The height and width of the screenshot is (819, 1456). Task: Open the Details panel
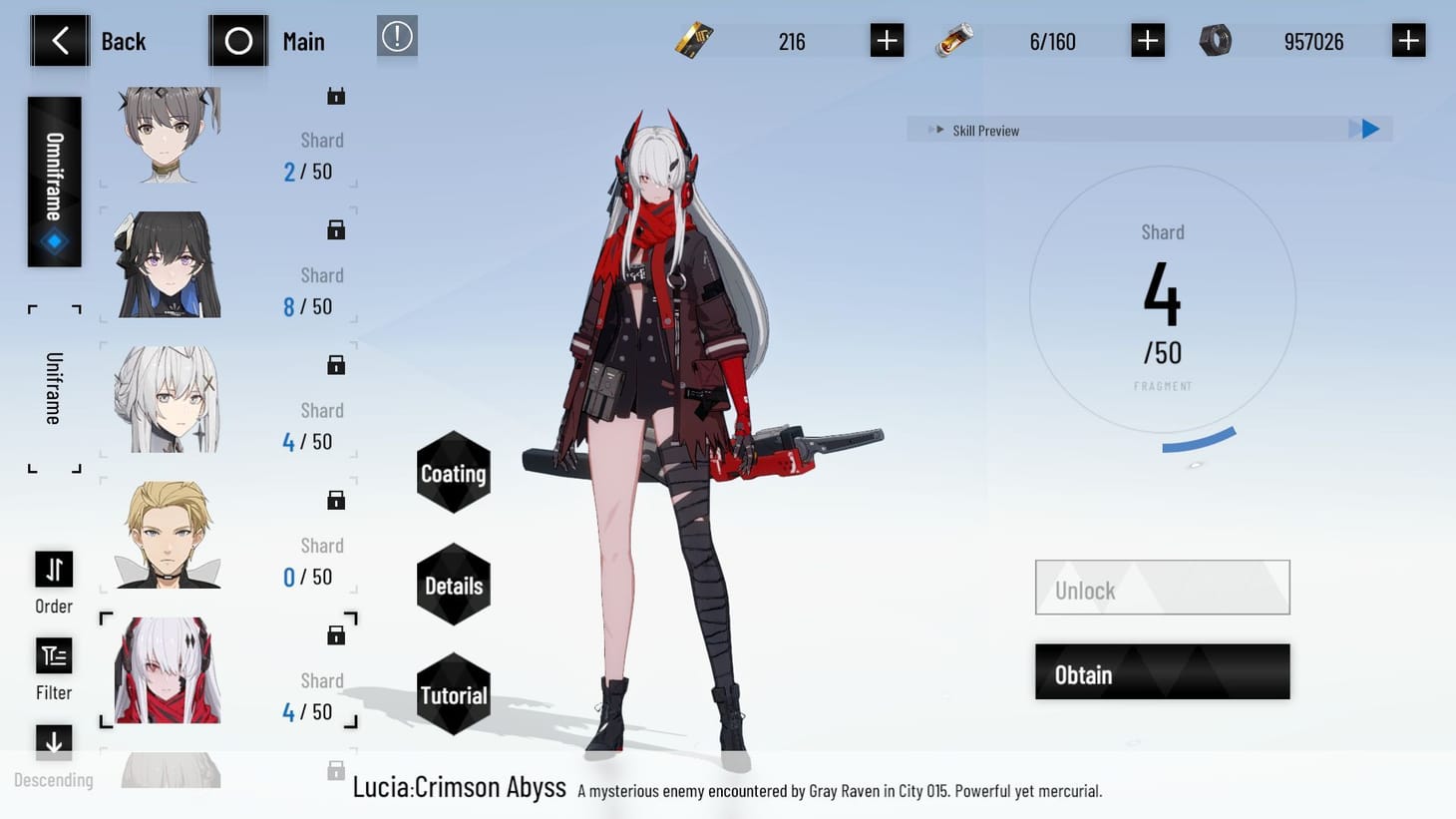(453, 585)
